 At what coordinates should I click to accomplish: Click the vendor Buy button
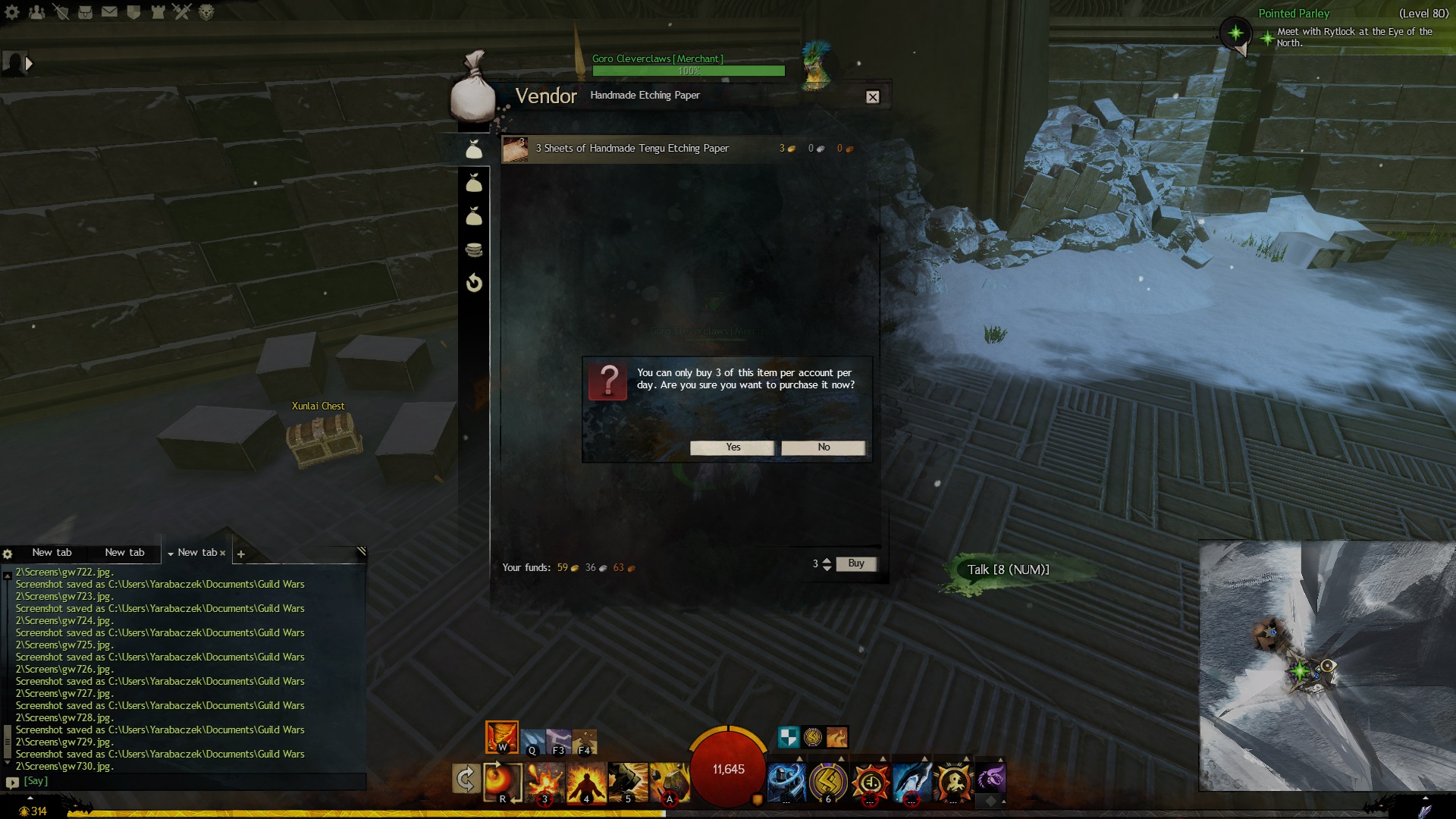click(x=855, y=563)
